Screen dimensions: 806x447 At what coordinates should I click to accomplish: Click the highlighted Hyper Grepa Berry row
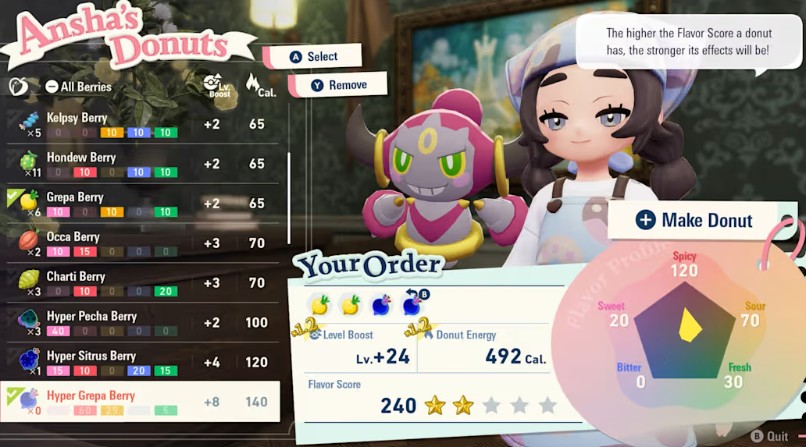pyautogui.click(x=140, y=403)
